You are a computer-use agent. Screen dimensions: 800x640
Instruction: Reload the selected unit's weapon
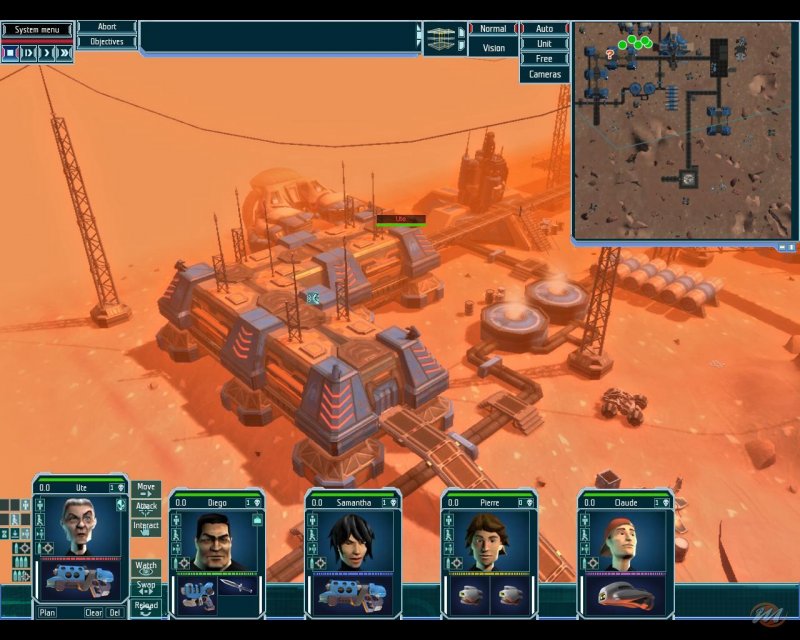point(146,606)
